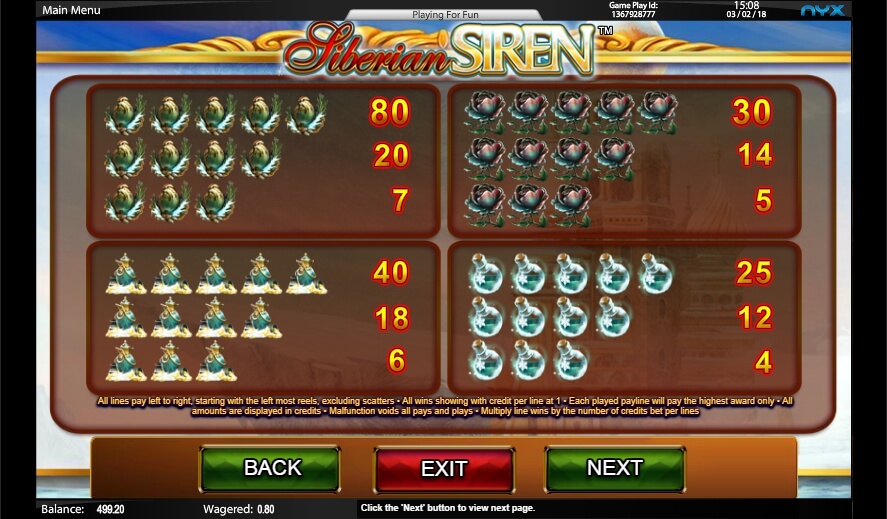
Task: Go back to the previous paytable page
Action: (x=271, y=468)
